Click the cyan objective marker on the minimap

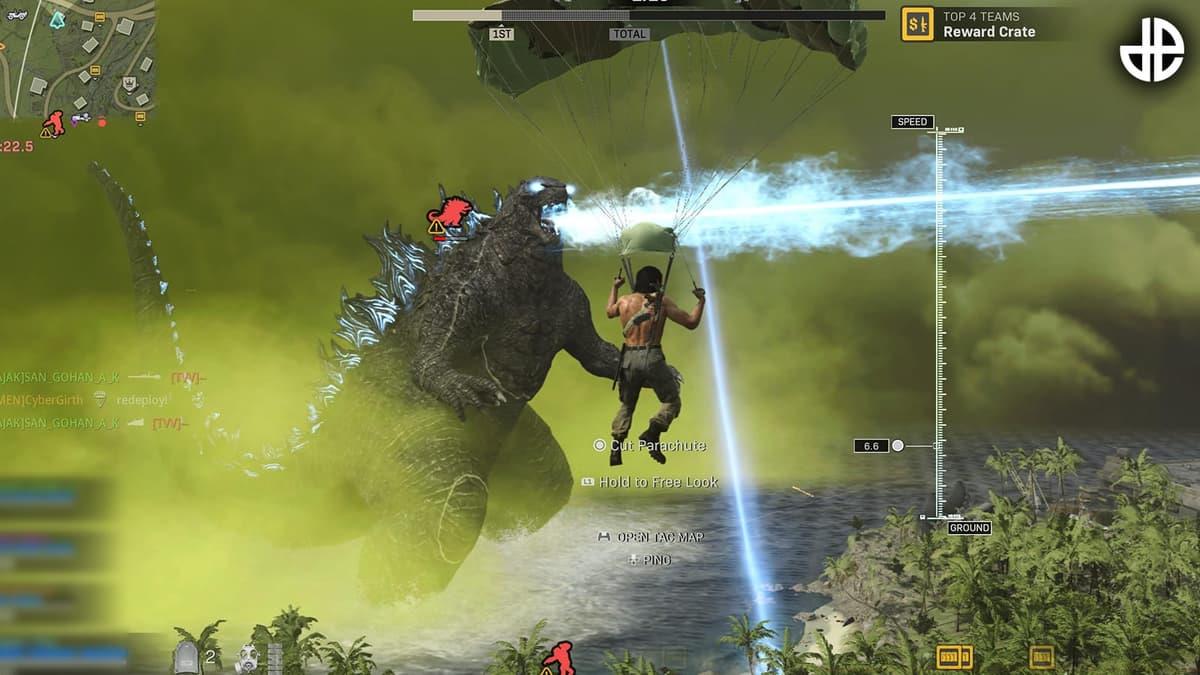(x=57, y=19)
